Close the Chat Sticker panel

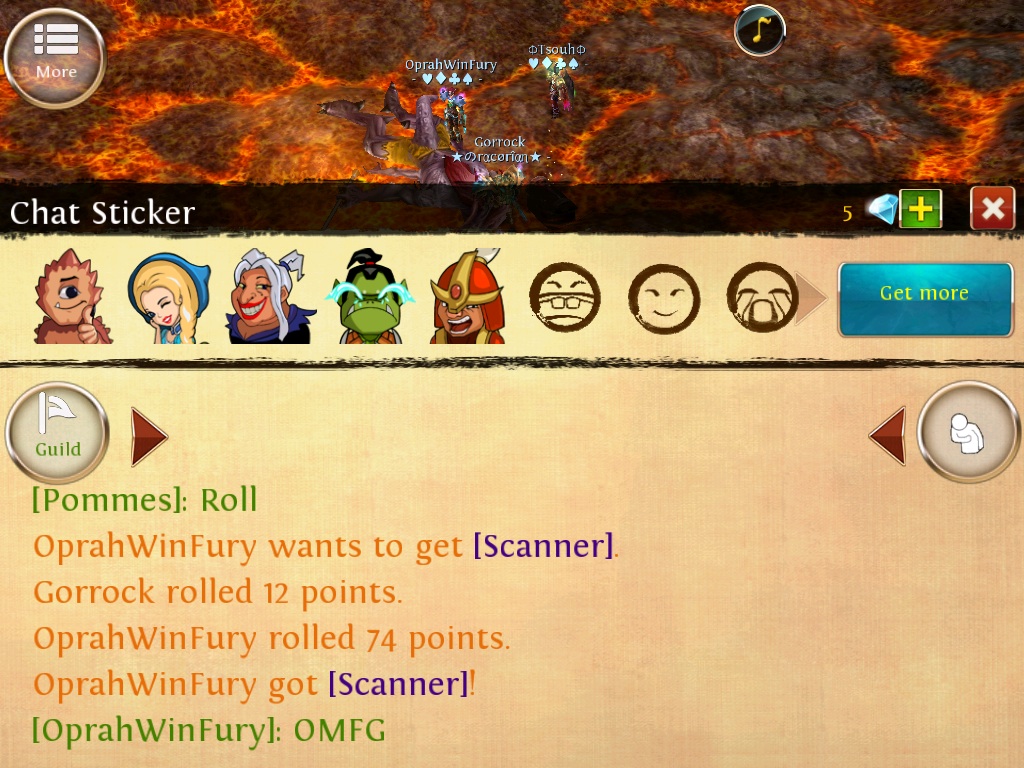(x=992, y=209)
